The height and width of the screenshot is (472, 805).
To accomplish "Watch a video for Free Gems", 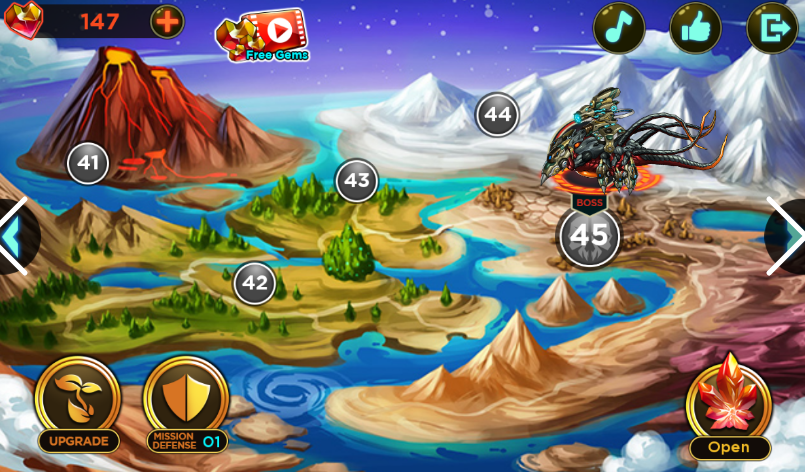I will click(263, 35).
